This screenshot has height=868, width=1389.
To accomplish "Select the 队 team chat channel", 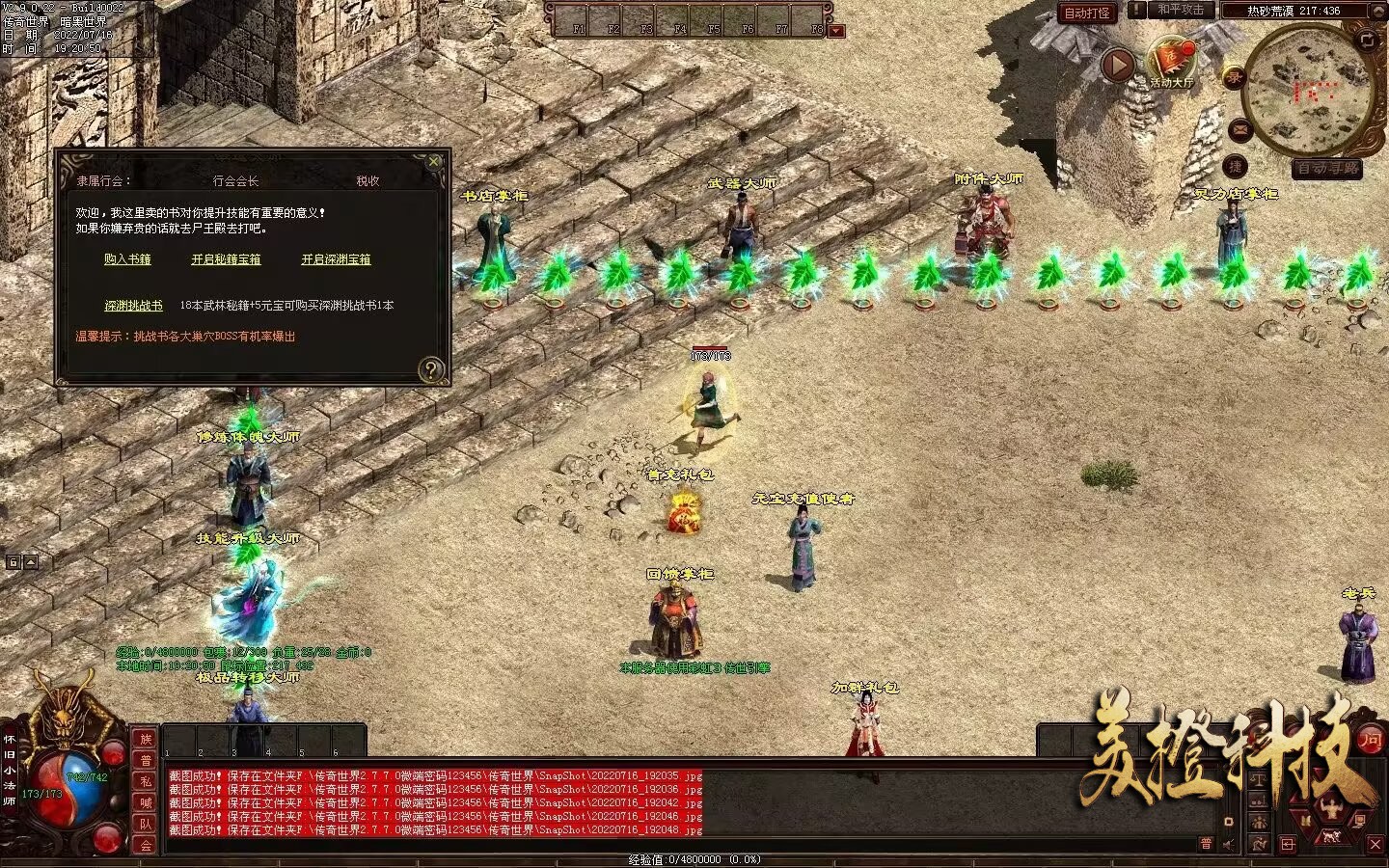I will [146, 824].
